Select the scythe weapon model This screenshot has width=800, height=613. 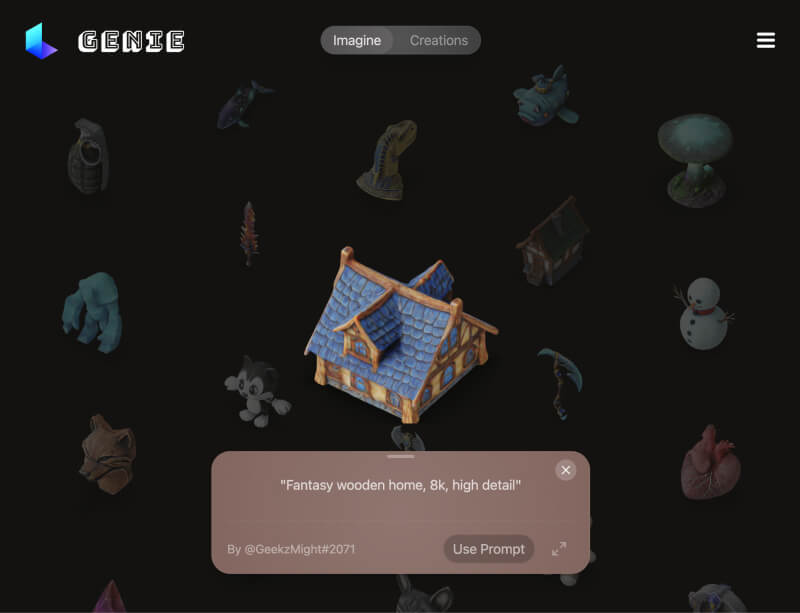(x=558, y=380)
